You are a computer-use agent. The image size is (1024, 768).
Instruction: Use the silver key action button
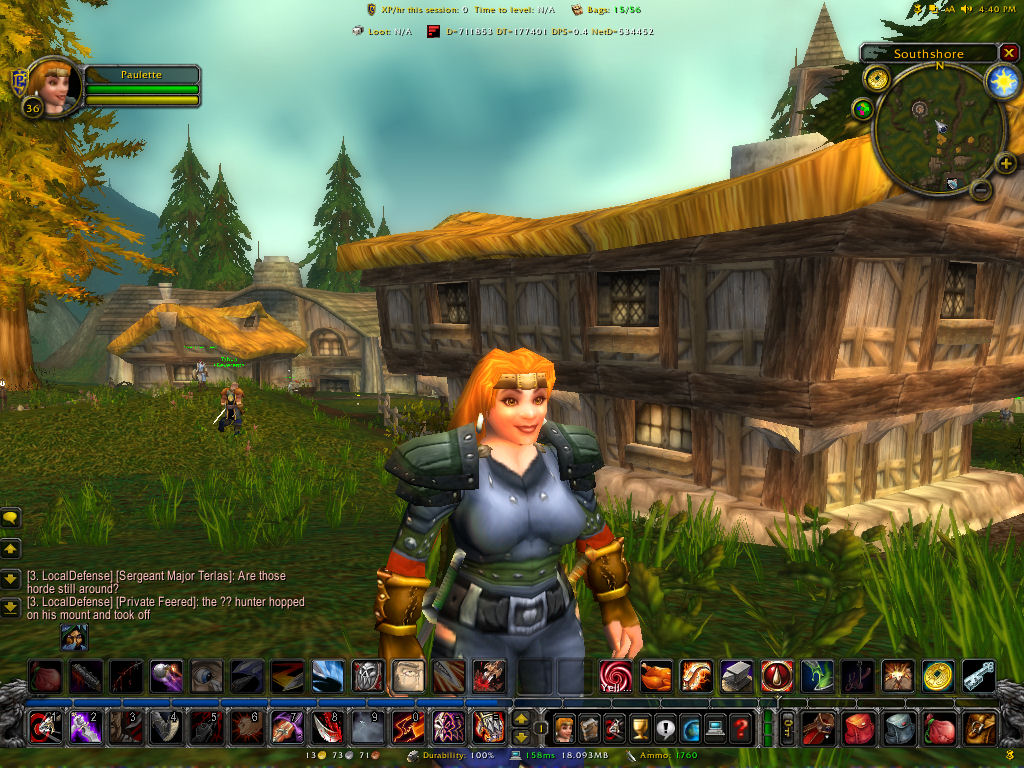(x=979, y=677)
